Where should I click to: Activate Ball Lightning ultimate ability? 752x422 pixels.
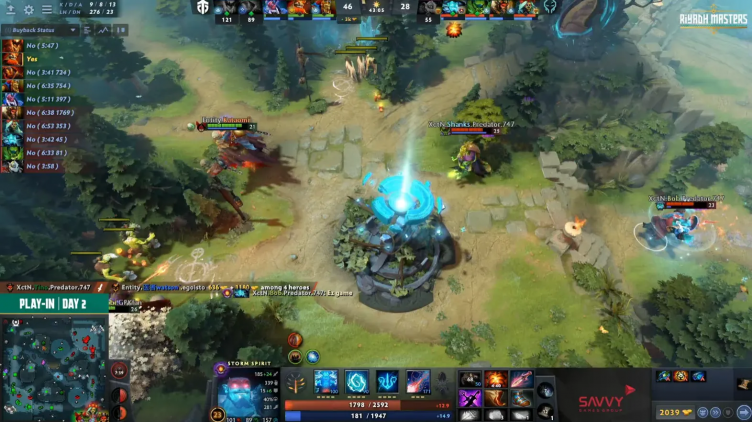[418, 381]
